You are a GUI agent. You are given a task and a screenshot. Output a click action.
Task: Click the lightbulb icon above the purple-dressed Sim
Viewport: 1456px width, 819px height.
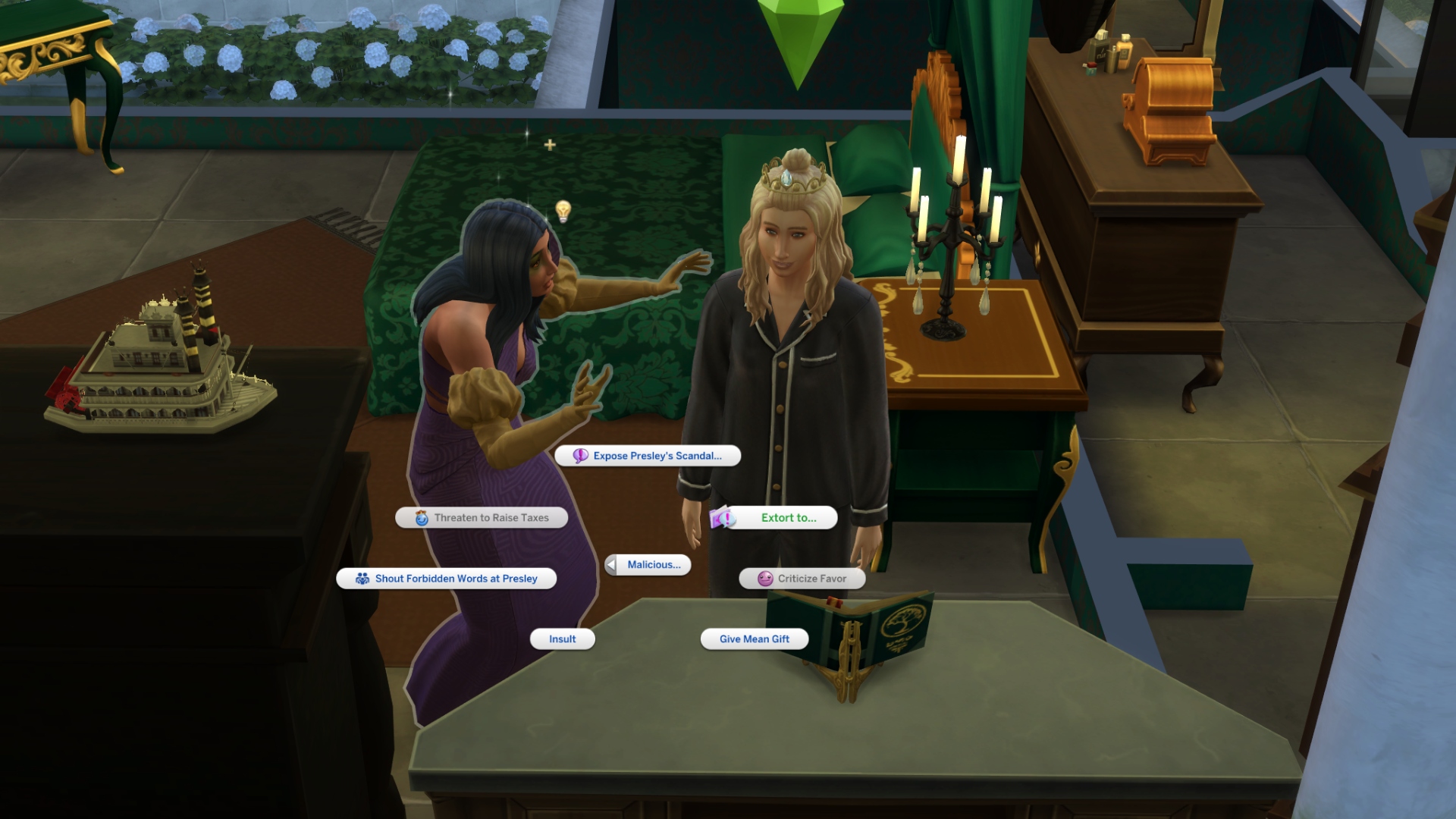tap(563, 210)
